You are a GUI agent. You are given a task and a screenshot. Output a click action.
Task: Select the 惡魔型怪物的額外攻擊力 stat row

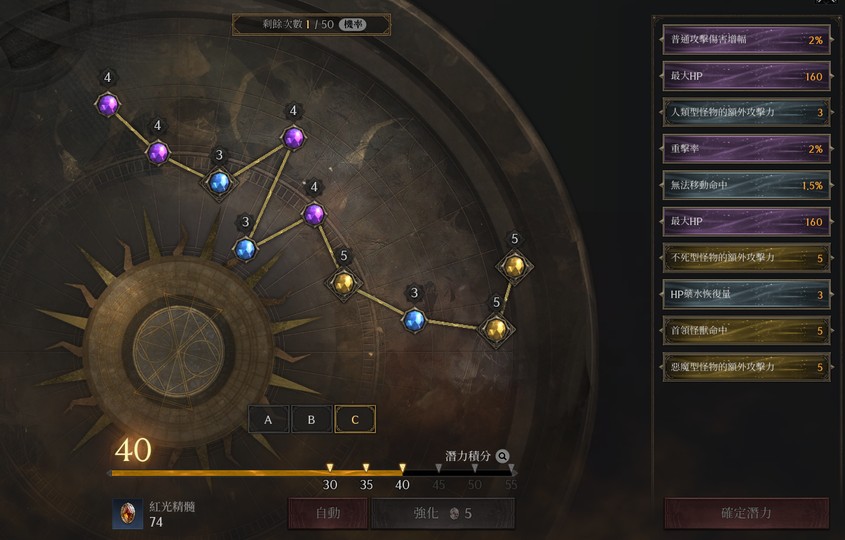[x=746, y=366]
